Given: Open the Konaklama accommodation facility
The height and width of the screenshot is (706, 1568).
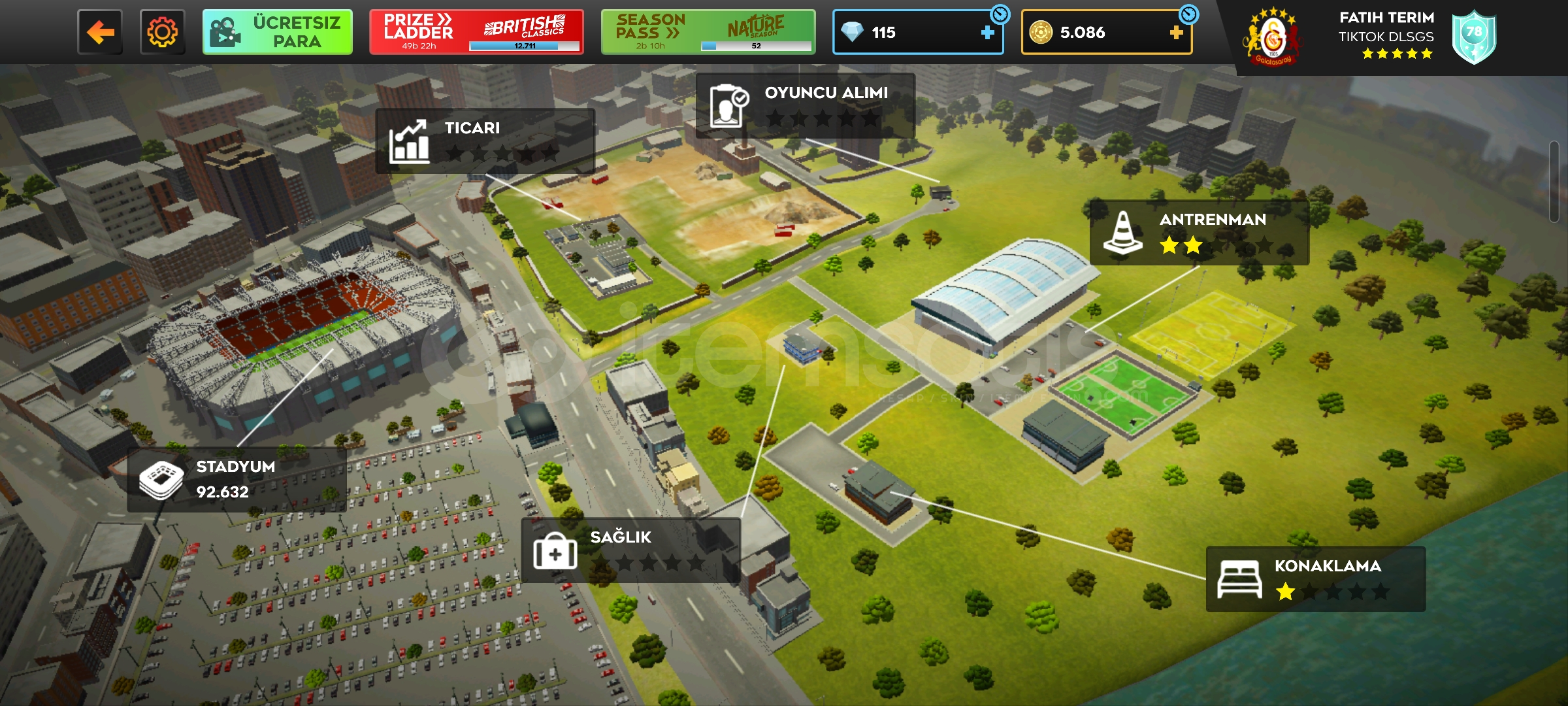Looking at the screenshot, I should point(1315,579).
